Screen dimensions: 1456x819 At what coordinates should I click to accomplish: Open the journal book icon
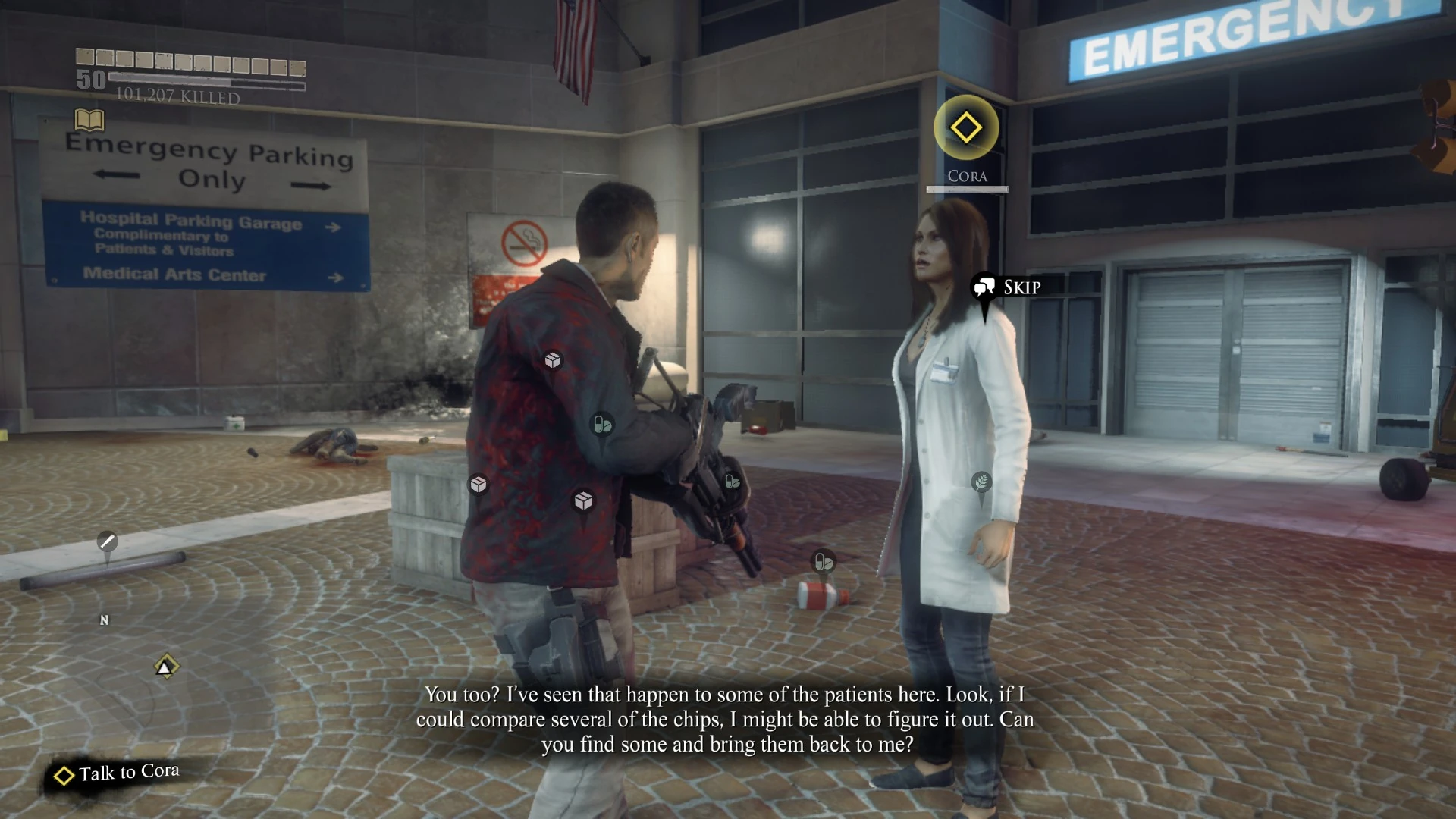[x=89, y=120]
